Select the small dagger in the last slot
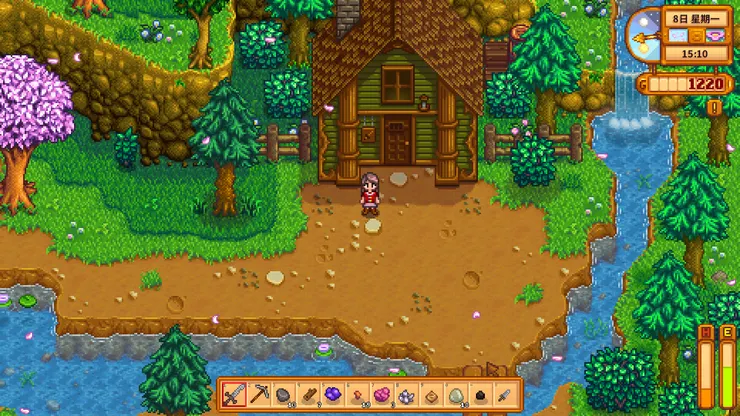The width and height of the screenshot is (740, 416). [503, 394]
